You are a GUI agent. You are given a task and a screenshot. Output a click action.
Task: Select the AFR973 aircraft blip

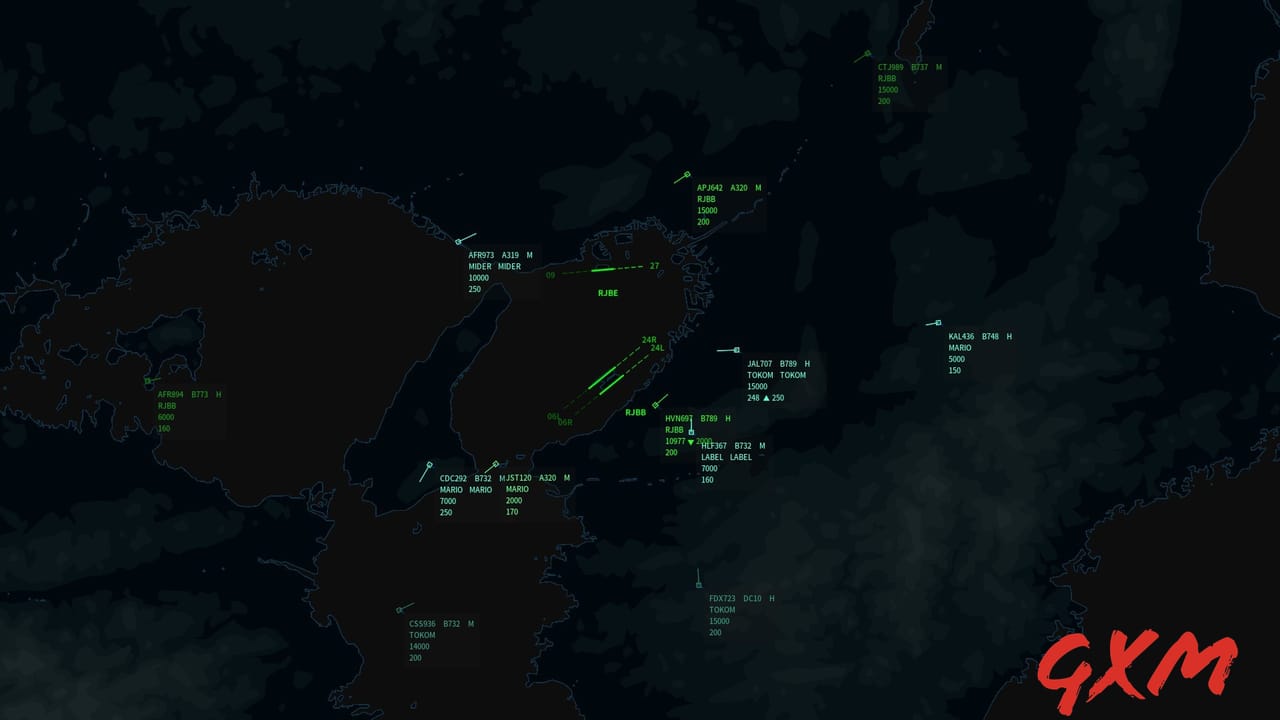point(457,240)
